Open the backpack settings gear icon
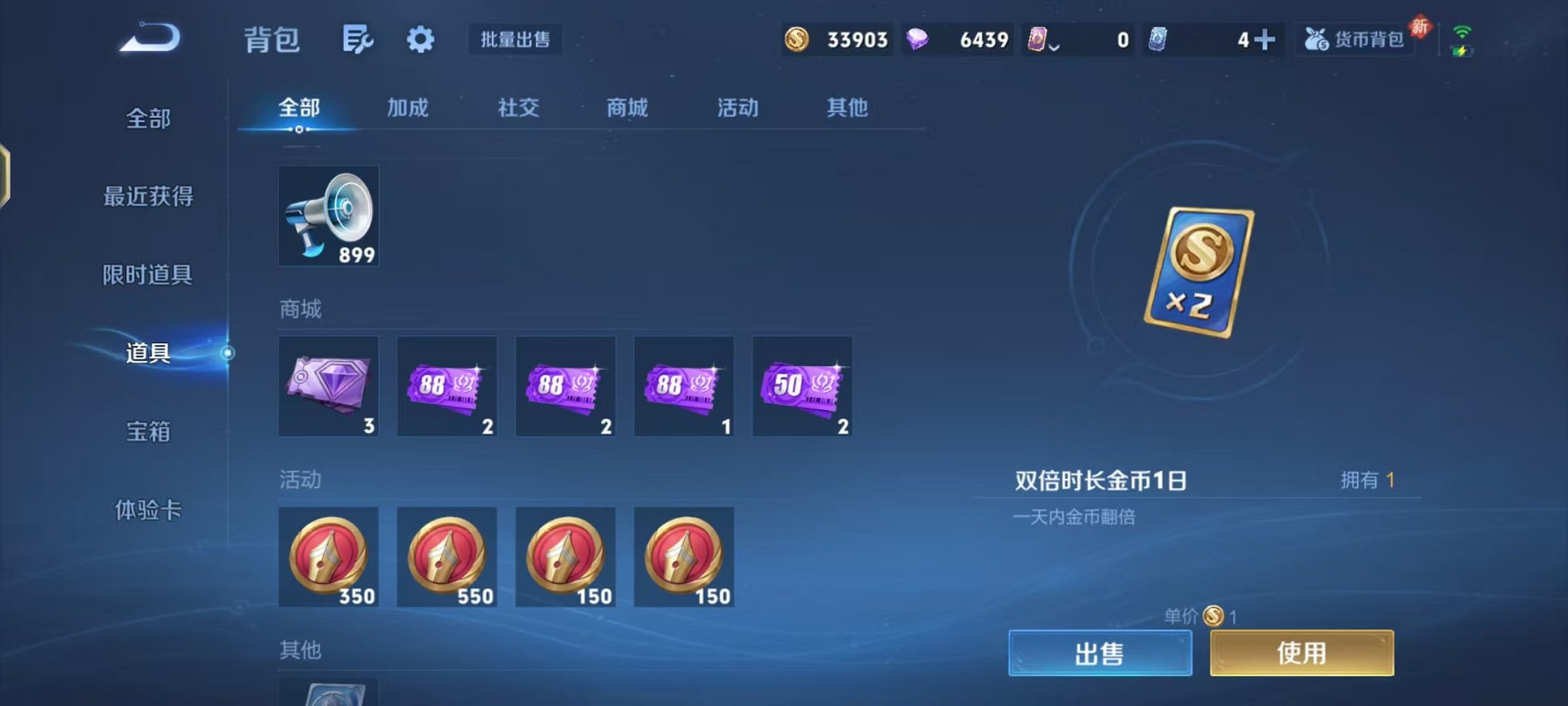 coord(419,39)
